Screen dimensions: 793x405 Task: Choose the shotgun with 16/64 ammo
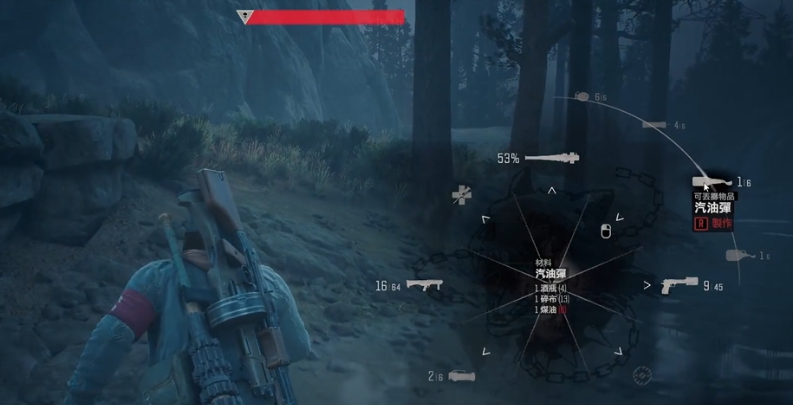[423, 286]
